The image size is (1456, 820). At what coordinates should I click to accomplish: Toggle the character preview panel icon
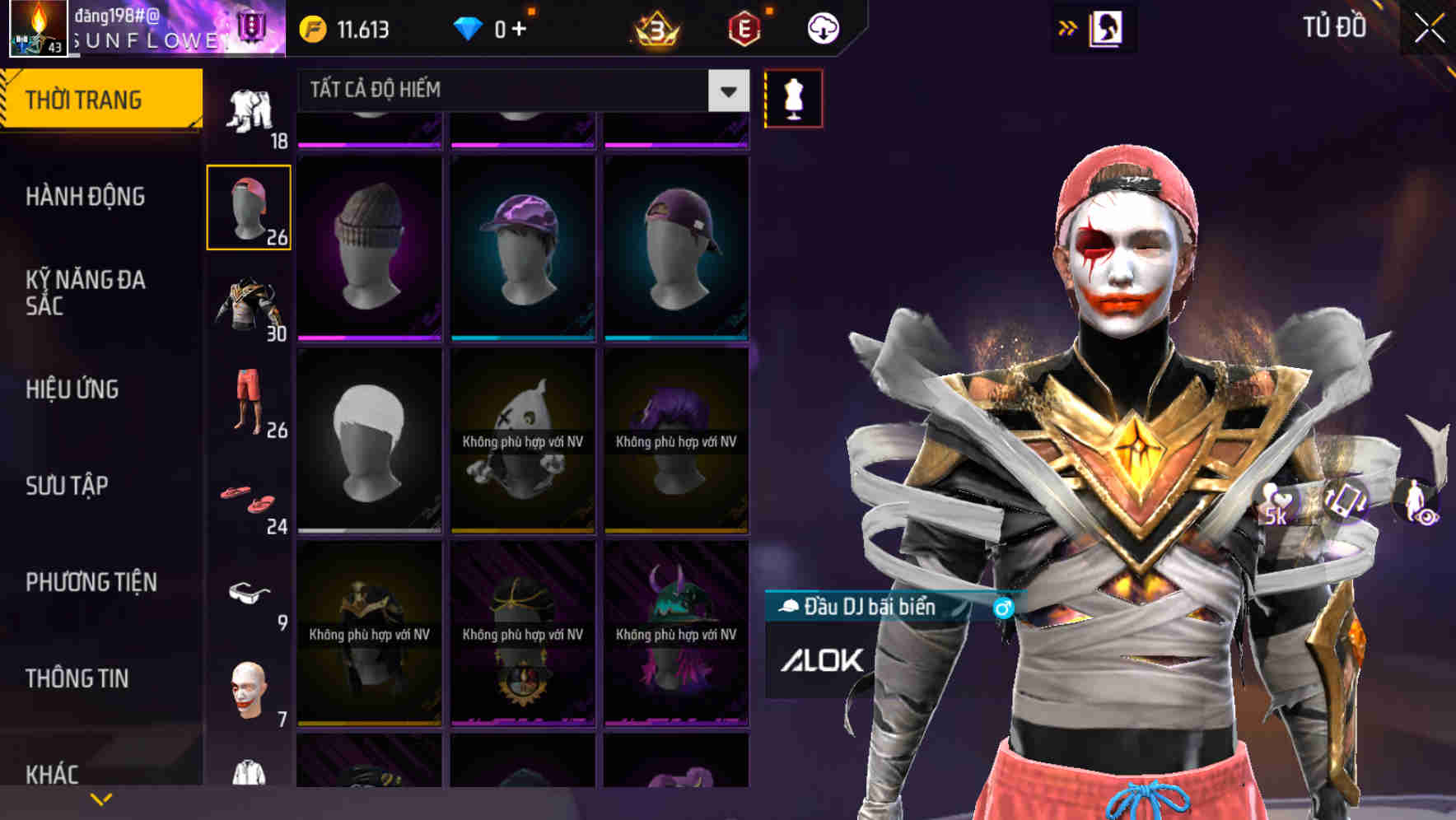coord(1108,27)
